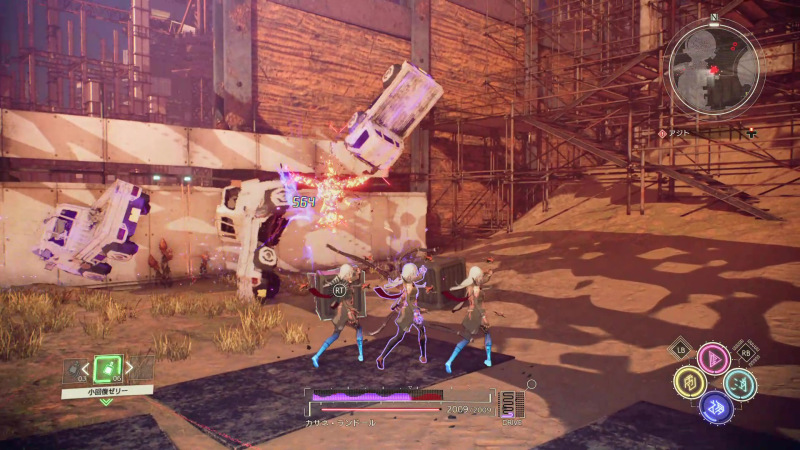Select the green recovery jelly item slot
800x450 pixels.
(x=107, y=369)
